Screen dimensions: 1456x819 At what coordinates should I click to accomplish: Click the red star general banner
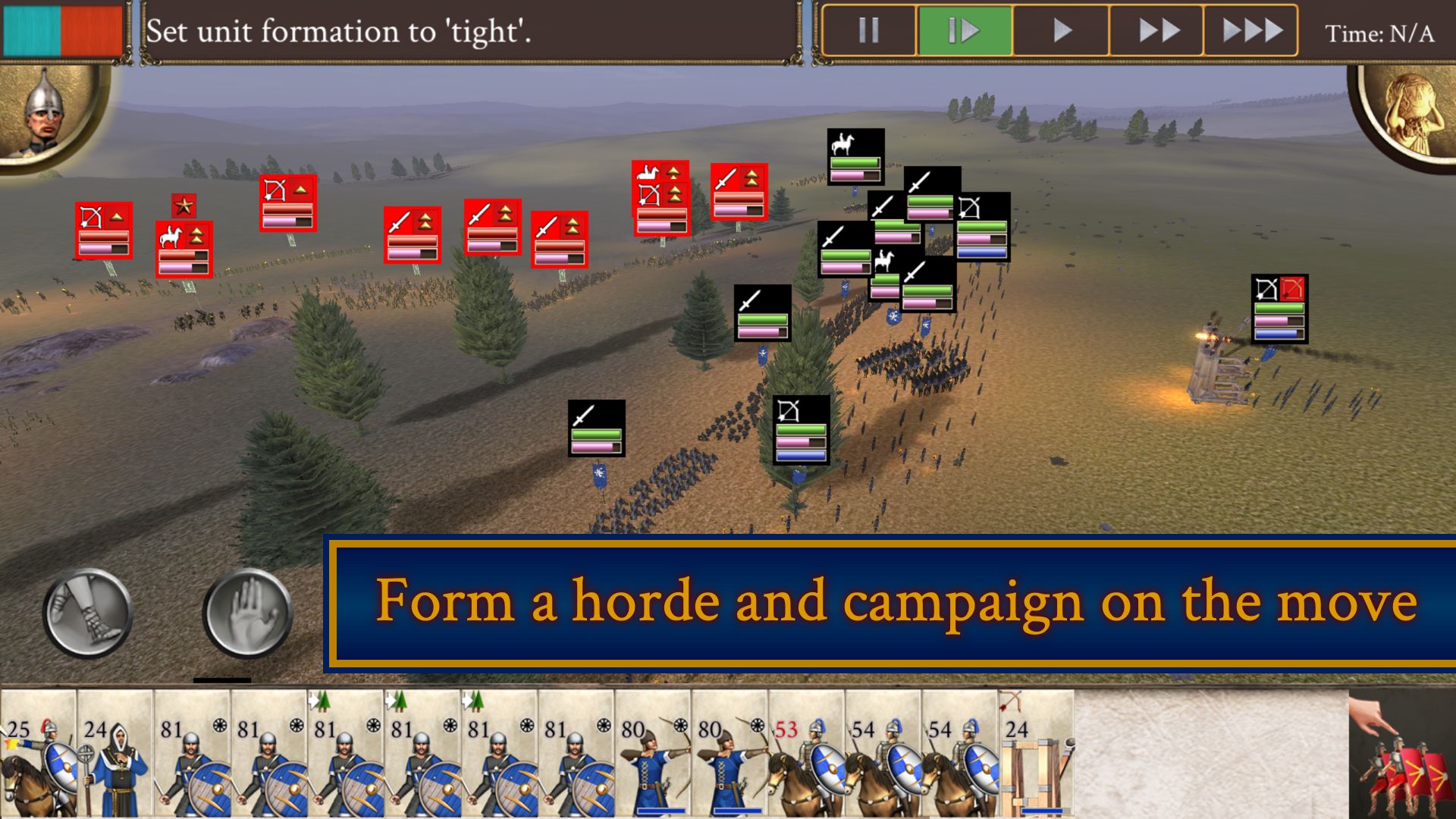184,204
